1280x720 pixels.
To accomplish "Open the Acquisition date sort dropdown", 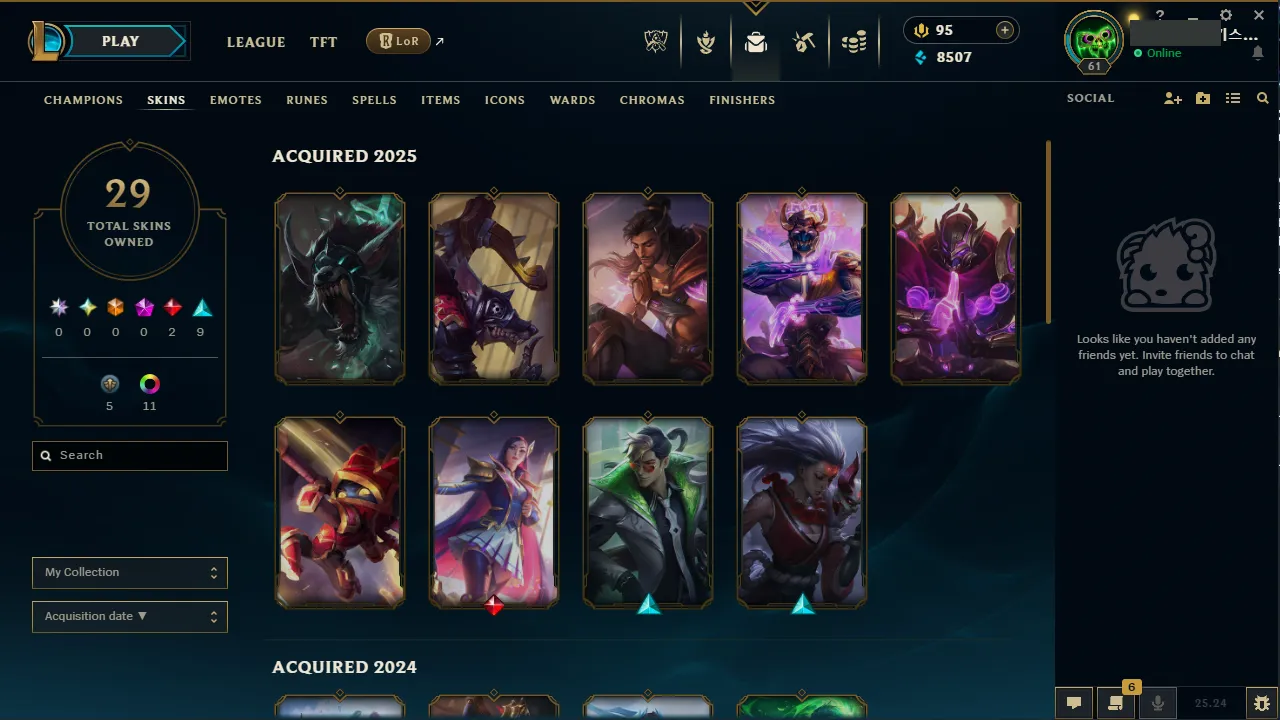I will [x=129, y=616].
